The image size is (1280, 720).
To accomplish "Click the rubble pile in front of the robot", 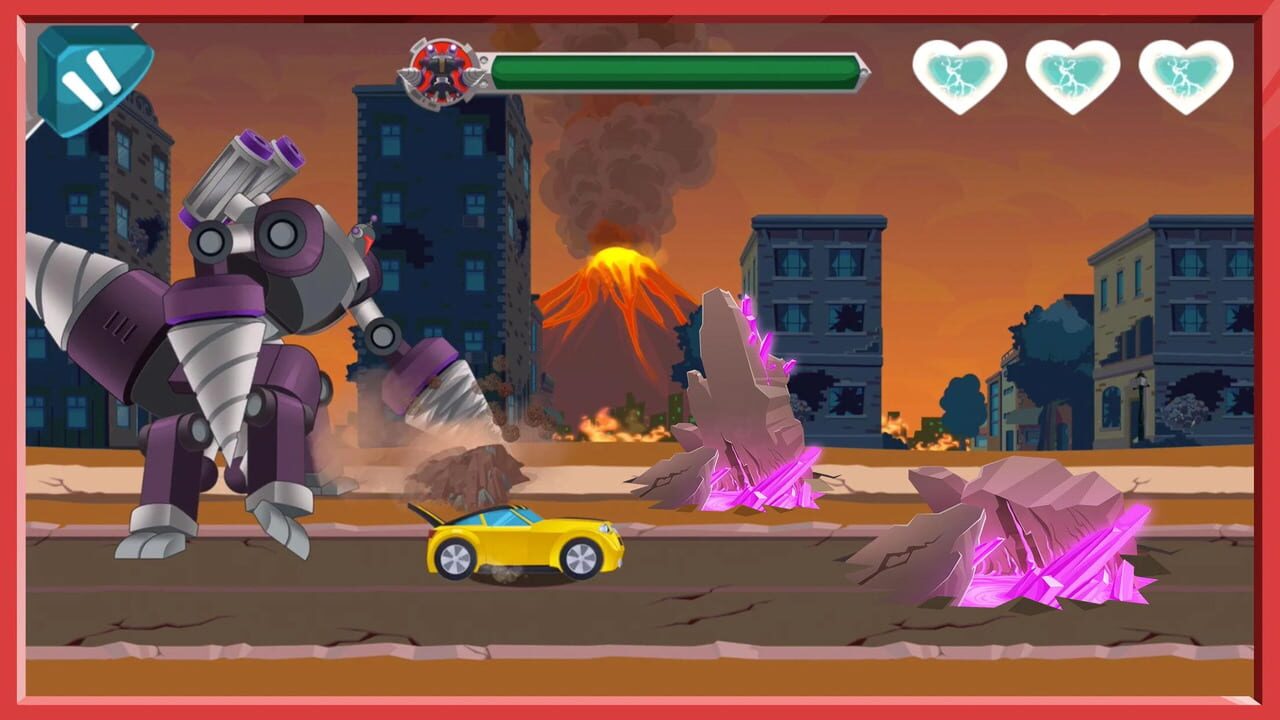I will (x=470, y=470).
